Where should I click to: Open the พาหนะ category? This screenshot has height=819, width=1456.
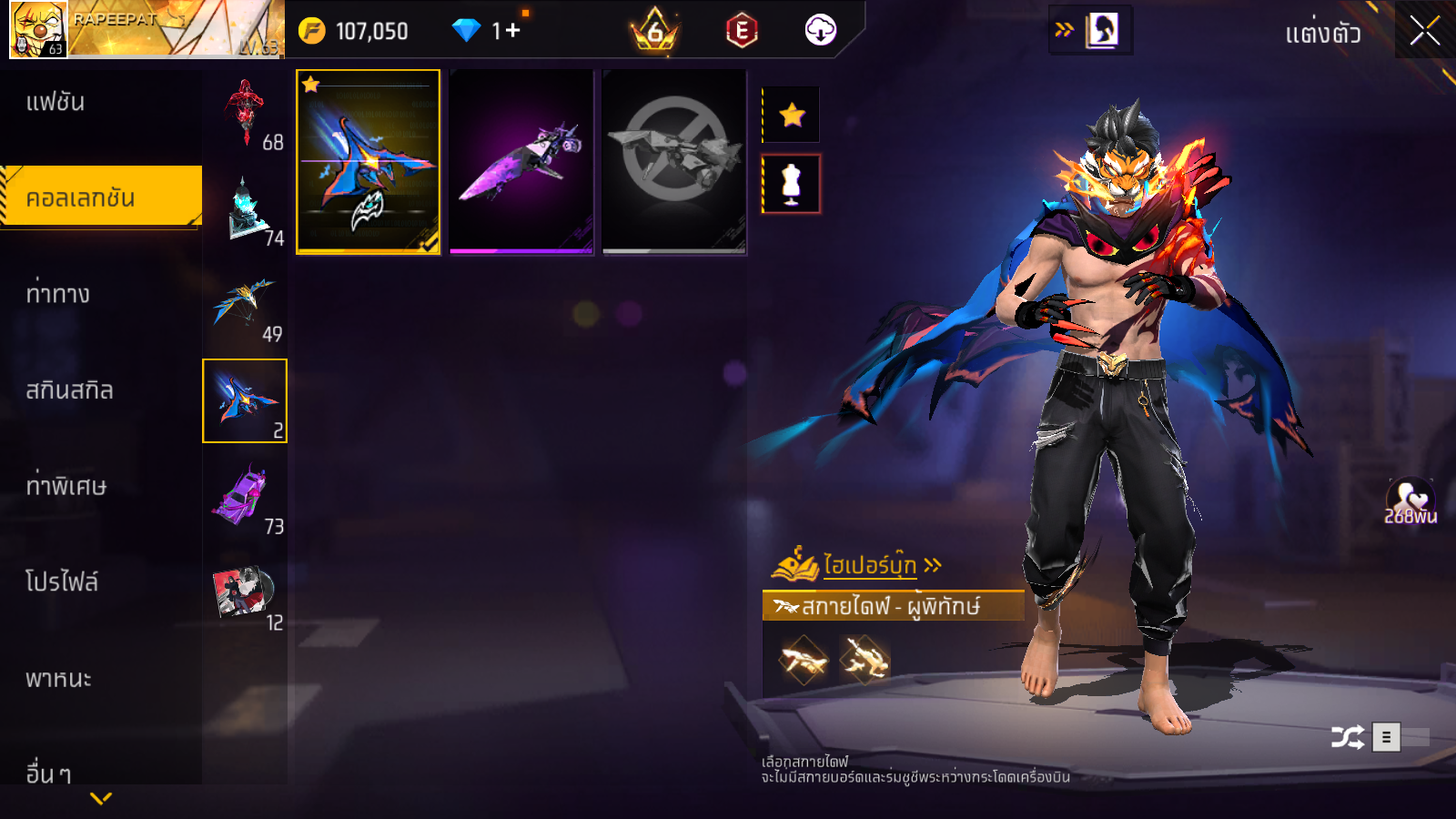58,679
